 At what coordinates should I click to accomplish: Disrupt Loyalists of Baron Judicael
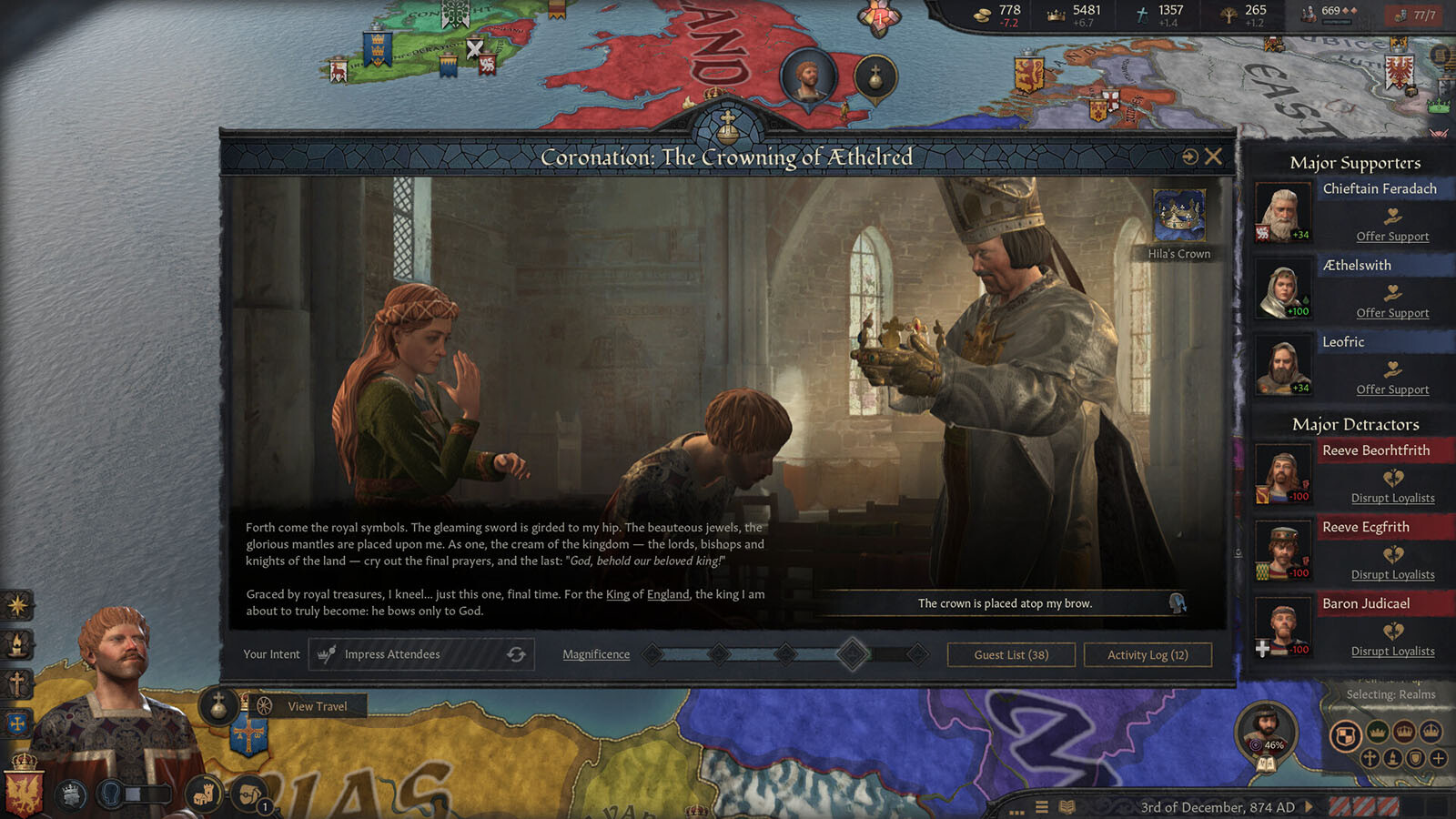click(1392, 651)
